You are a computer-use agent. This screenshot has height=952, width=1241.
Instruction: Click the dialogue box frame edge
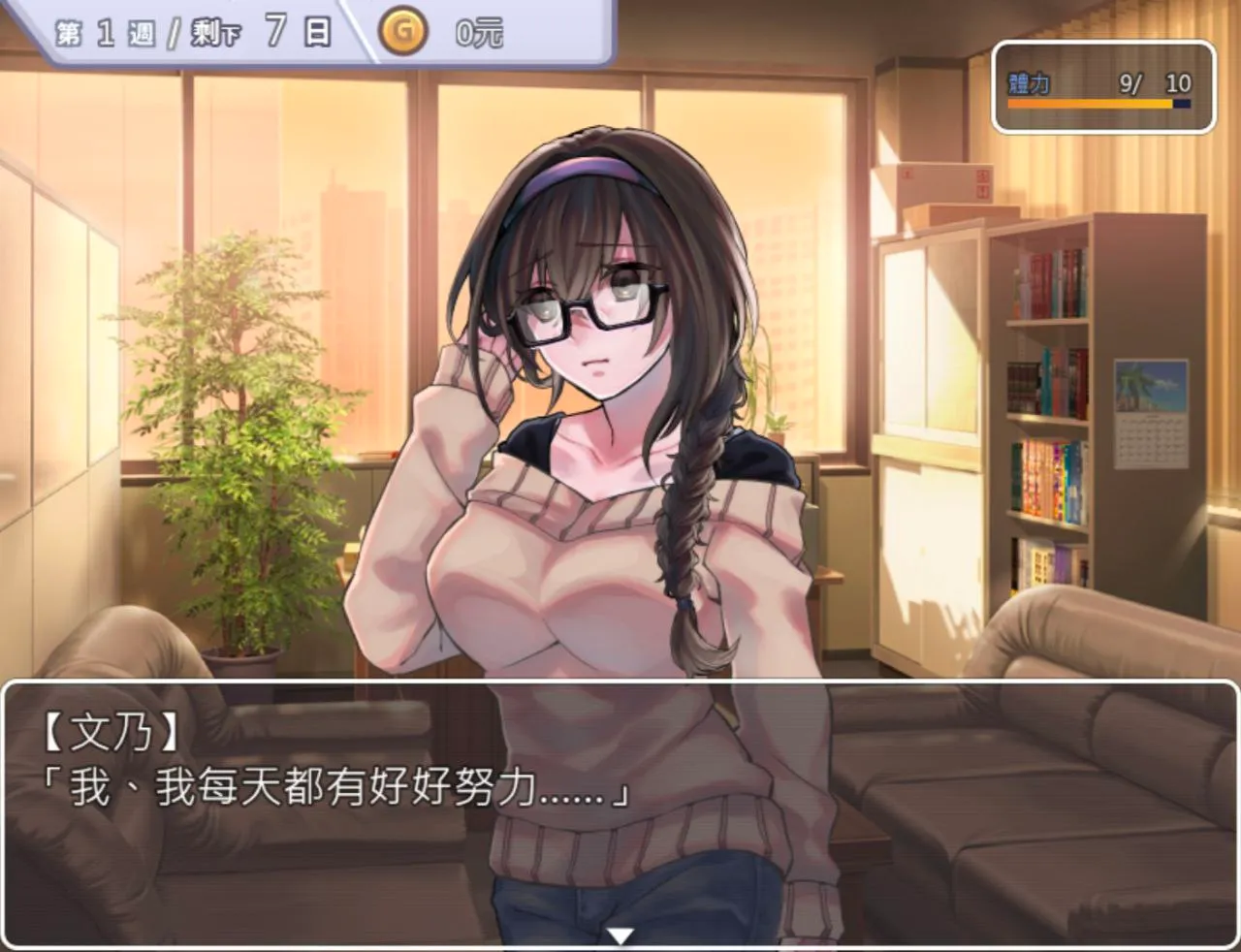pos(620,688)
